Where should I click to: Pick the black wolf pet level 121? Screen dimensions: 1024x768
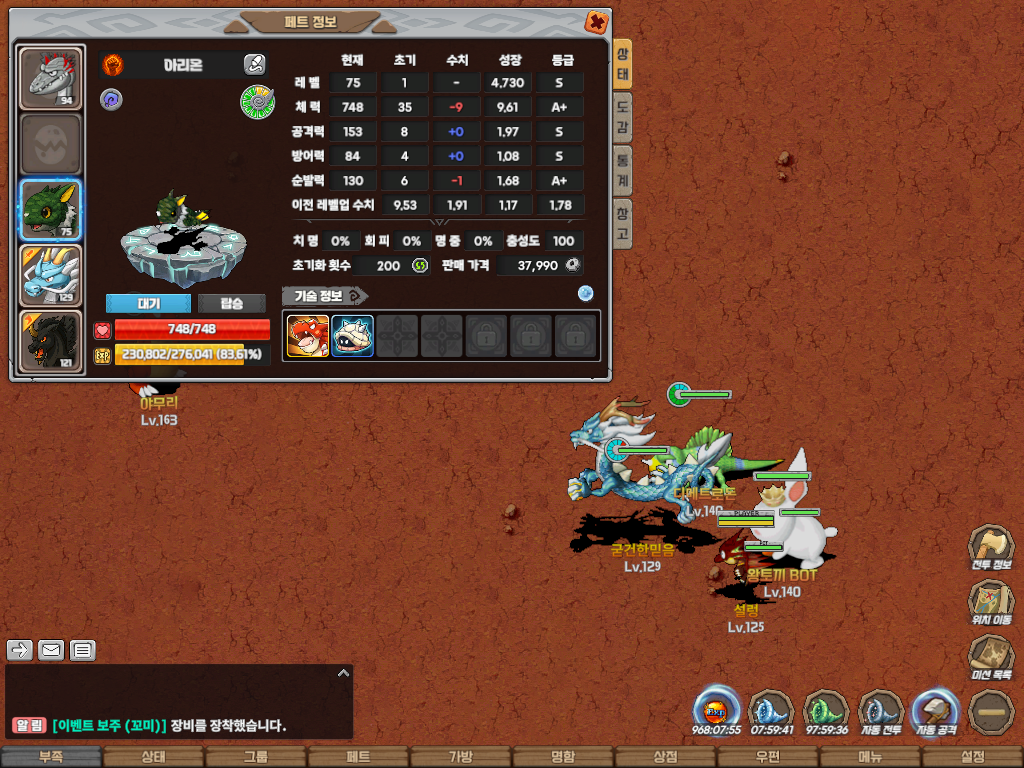[x=51, y=341]
